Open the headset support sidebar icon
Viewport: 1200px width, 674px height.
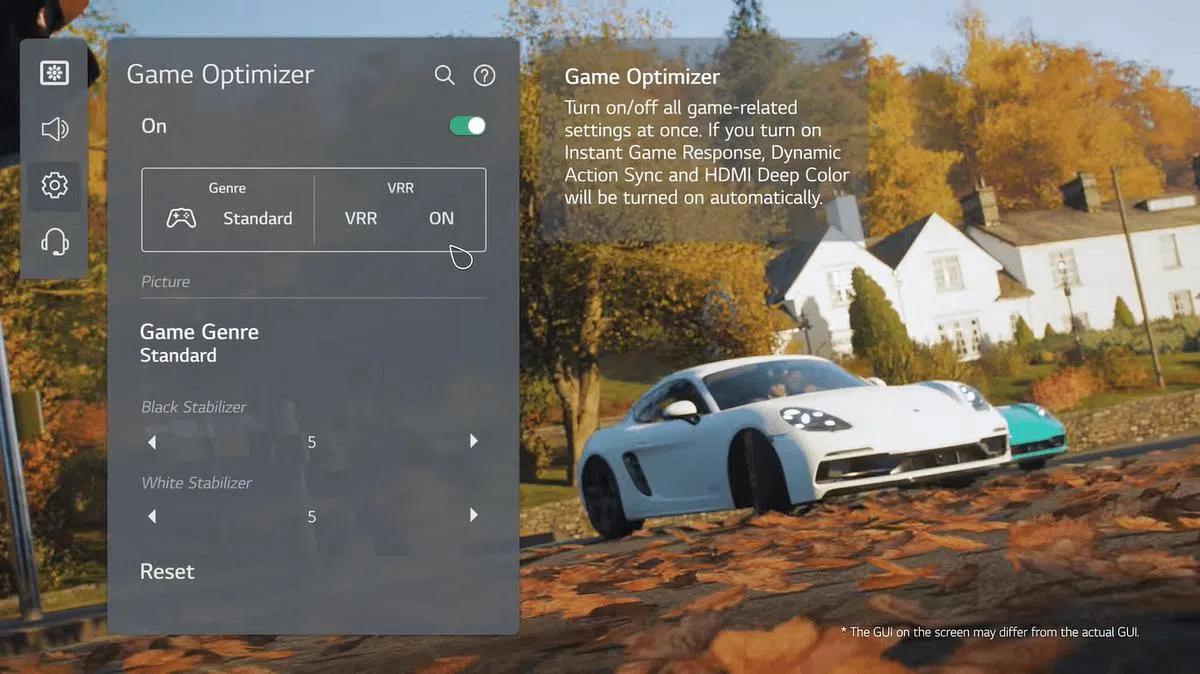(54, 241)
